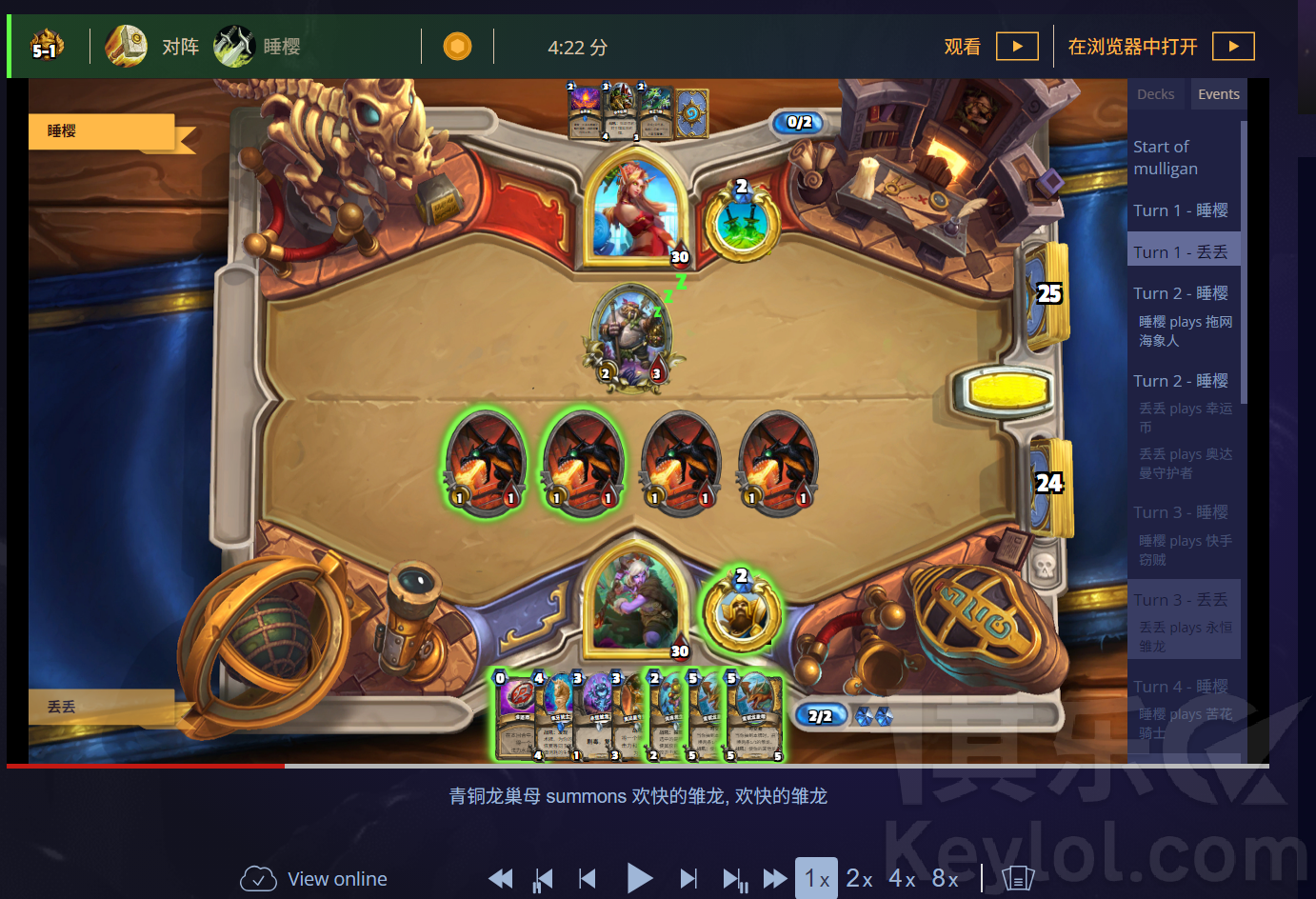Activate the bottom player's hero power
The height and width of the screenshot is (899, 1316).
tap(741, 614)
